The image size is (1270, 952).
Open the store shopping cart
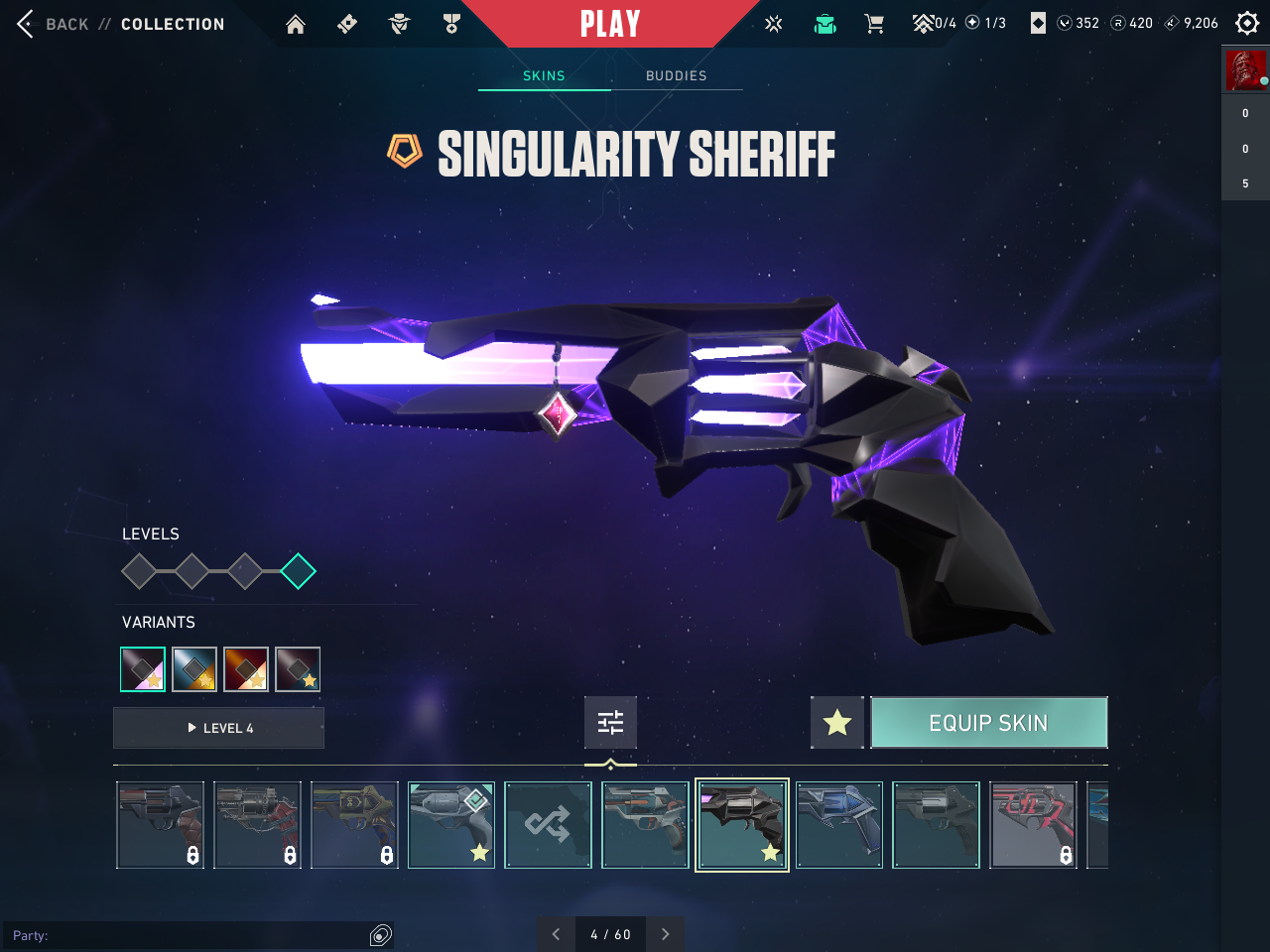(x=874, y=24)
